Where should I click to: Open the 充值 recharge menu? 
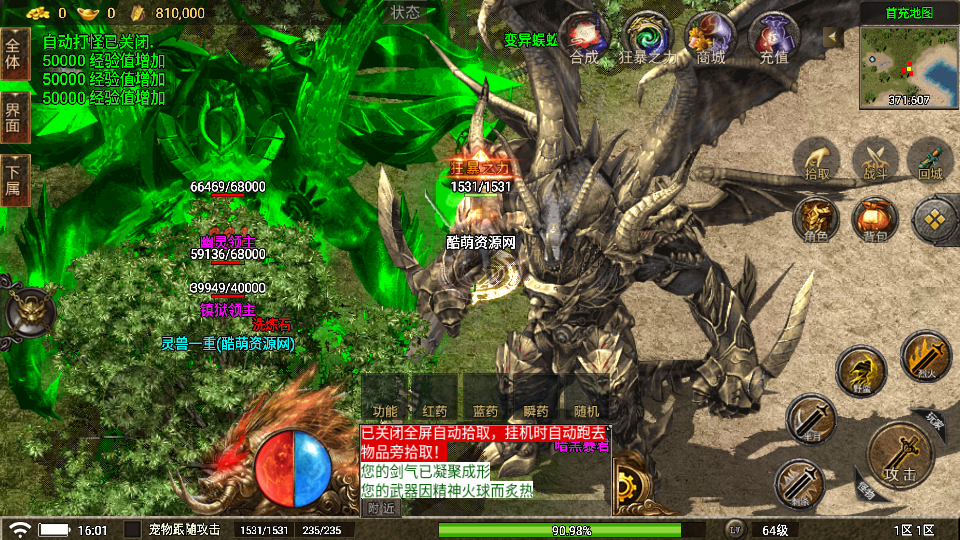point(773,39)
